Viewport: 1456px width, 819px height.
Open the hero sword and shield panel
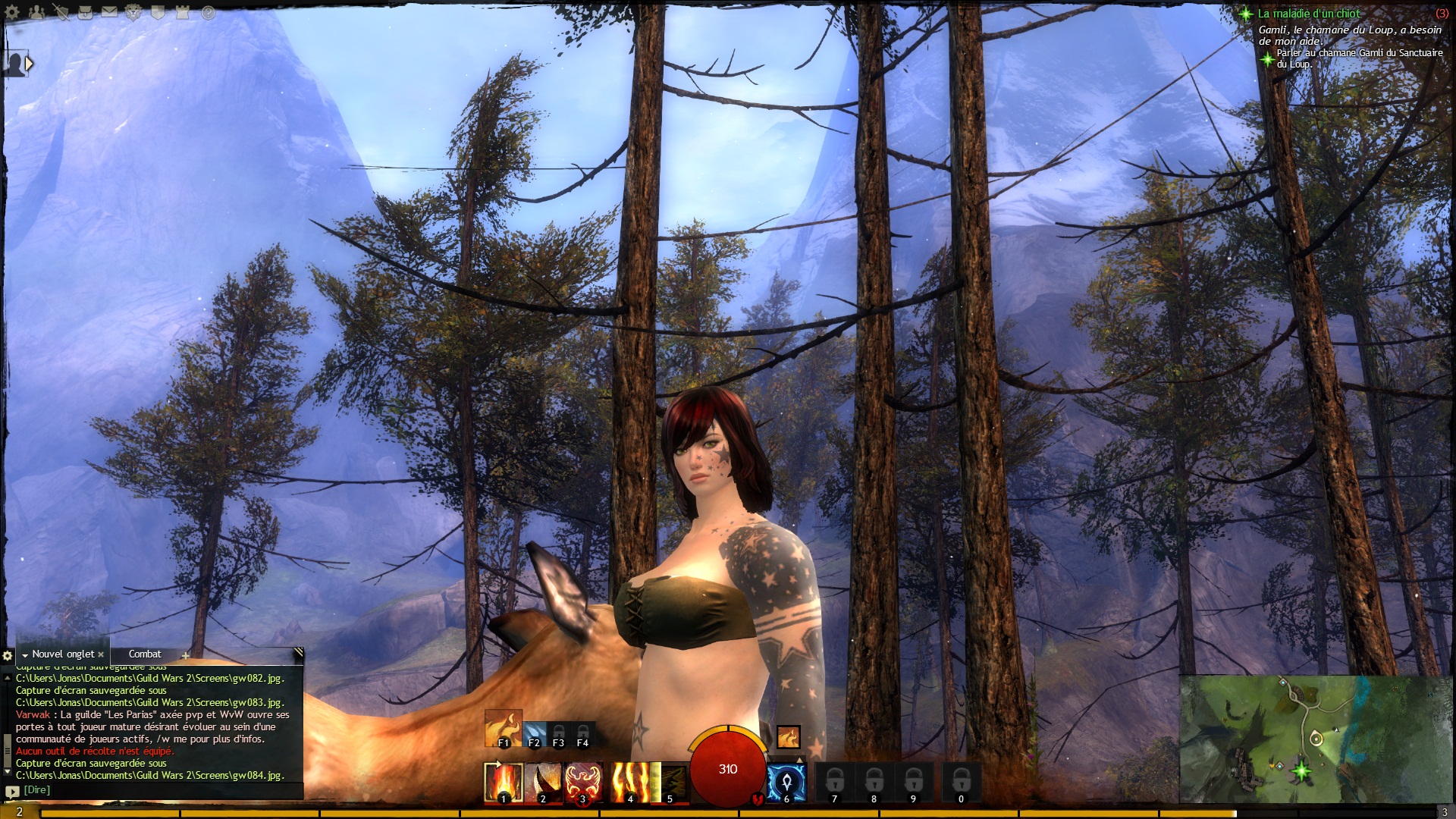click(61, 12)
